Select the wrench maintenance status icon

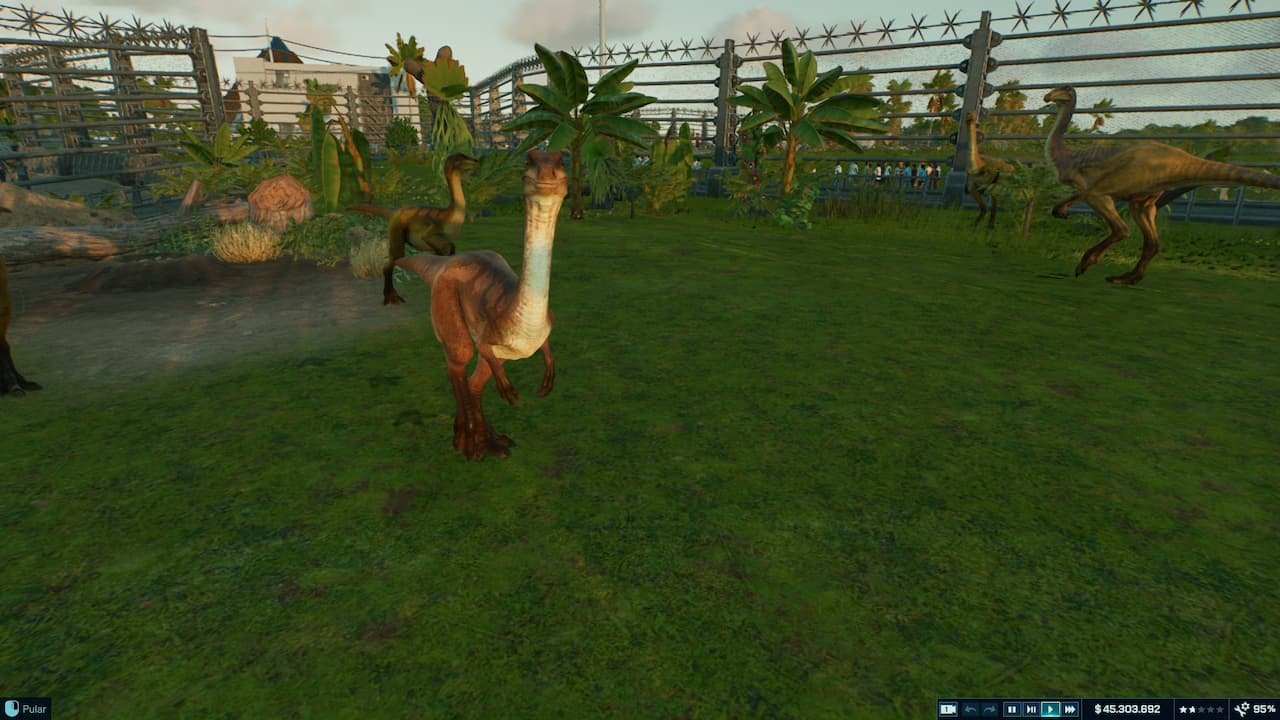1243,707
